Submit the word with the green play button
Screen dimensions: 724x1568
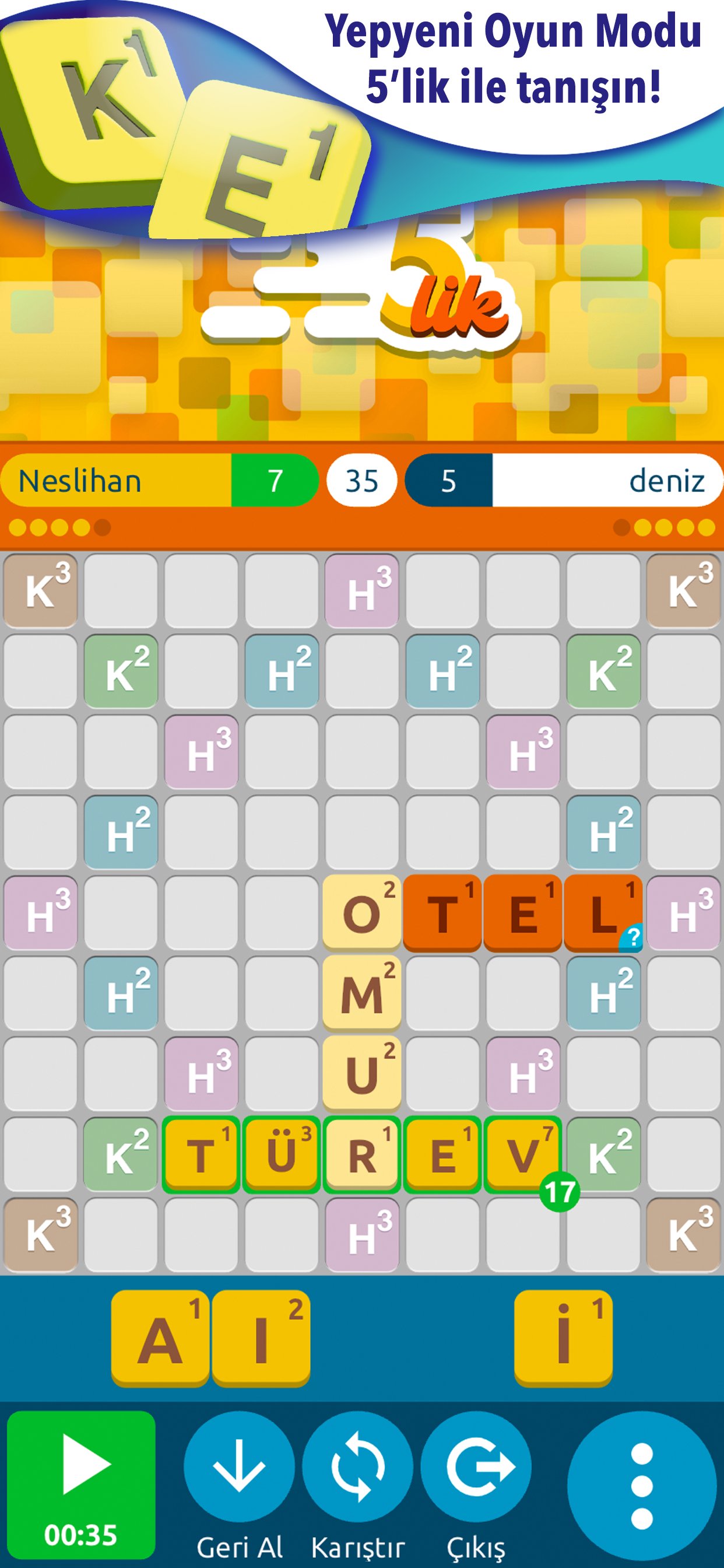[81, 1483]
